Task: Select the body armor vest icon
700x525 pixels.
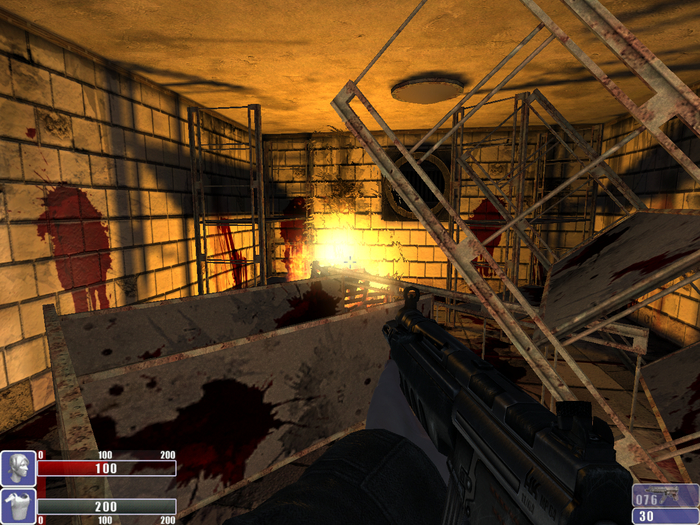Action: 18,505
